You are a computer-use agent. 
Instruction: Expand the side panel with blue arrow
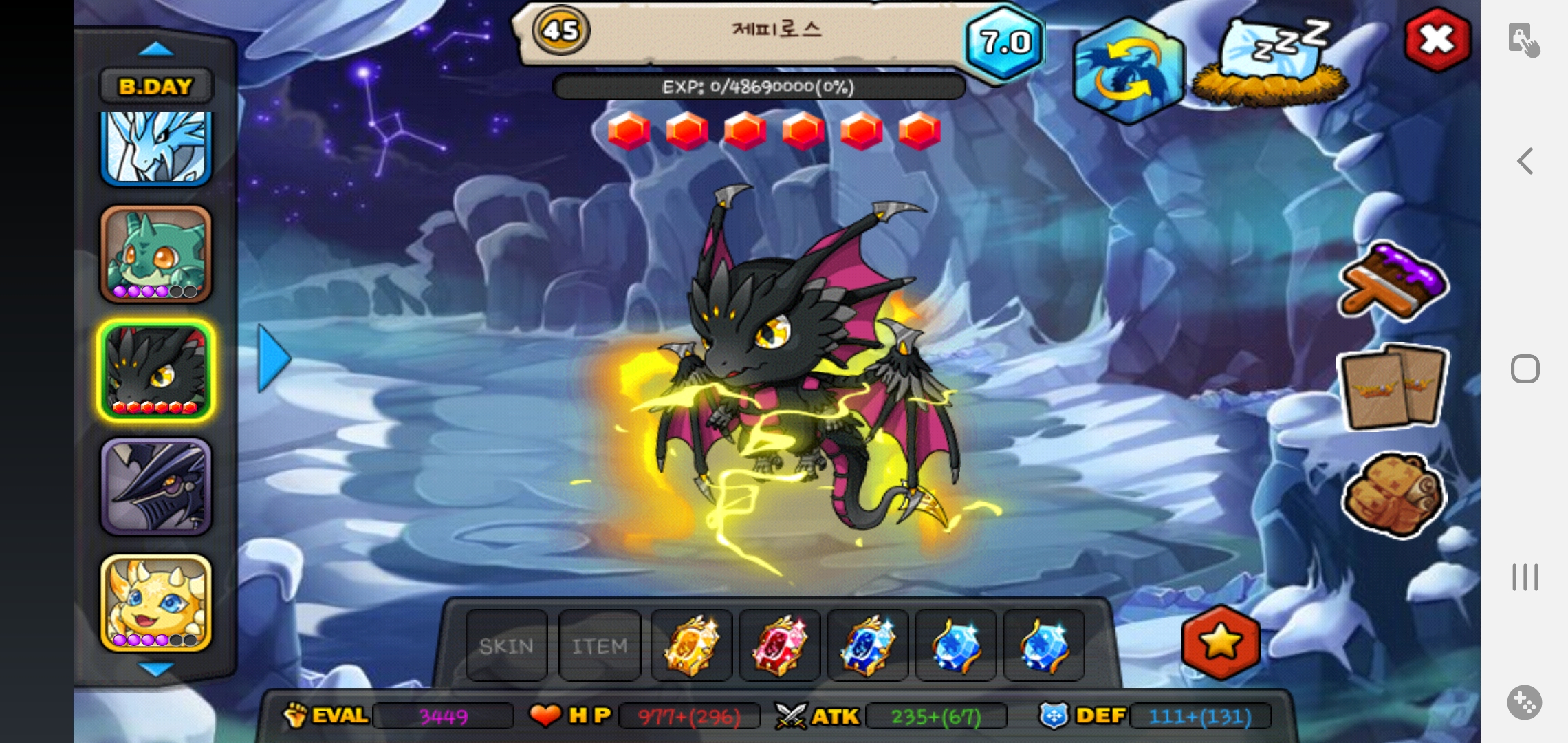[x=274, y=358]
